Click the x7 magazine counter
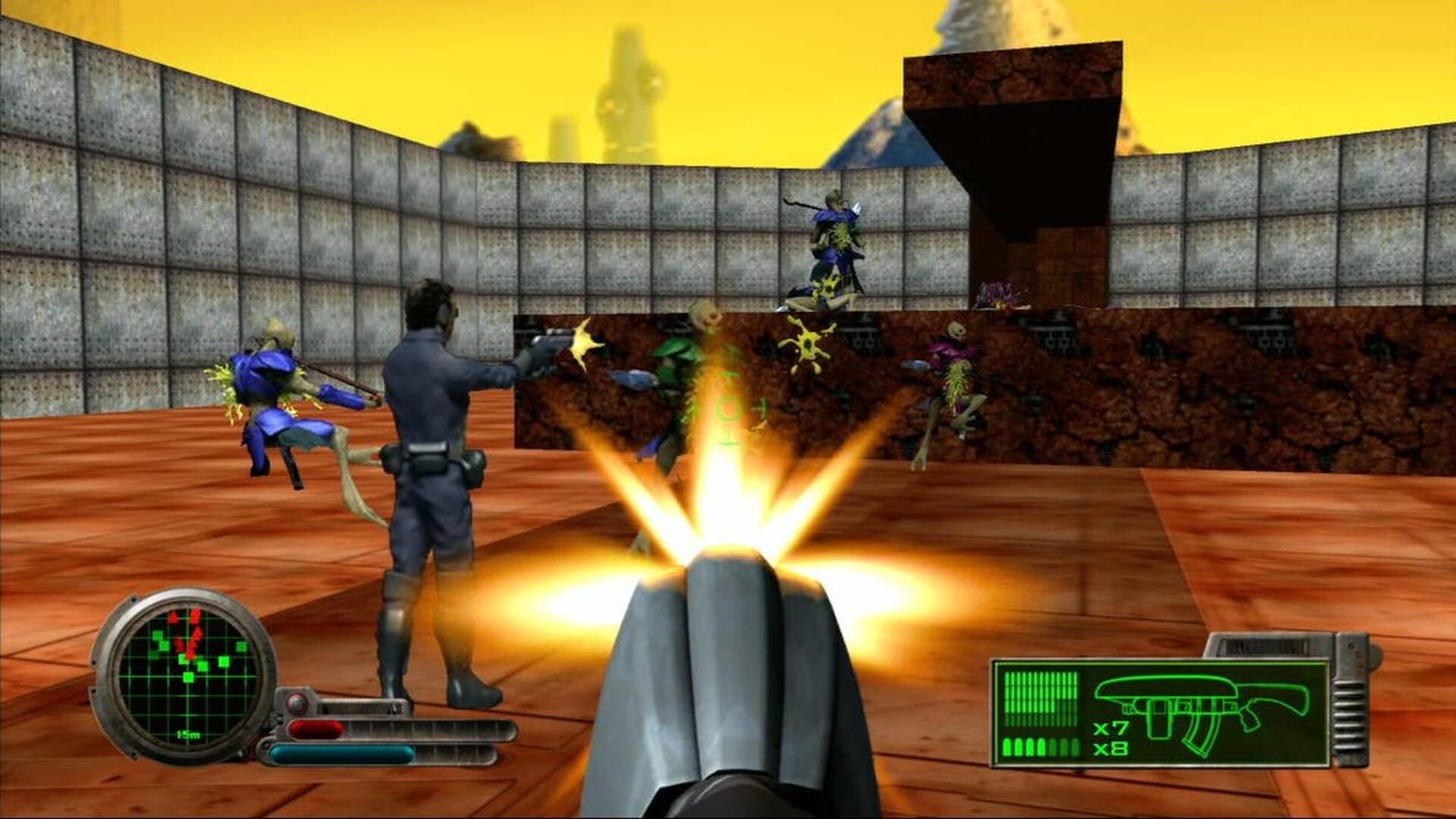Image resolution: width=1456 pixels, height=819 pixels. [x=1111, y=728]
